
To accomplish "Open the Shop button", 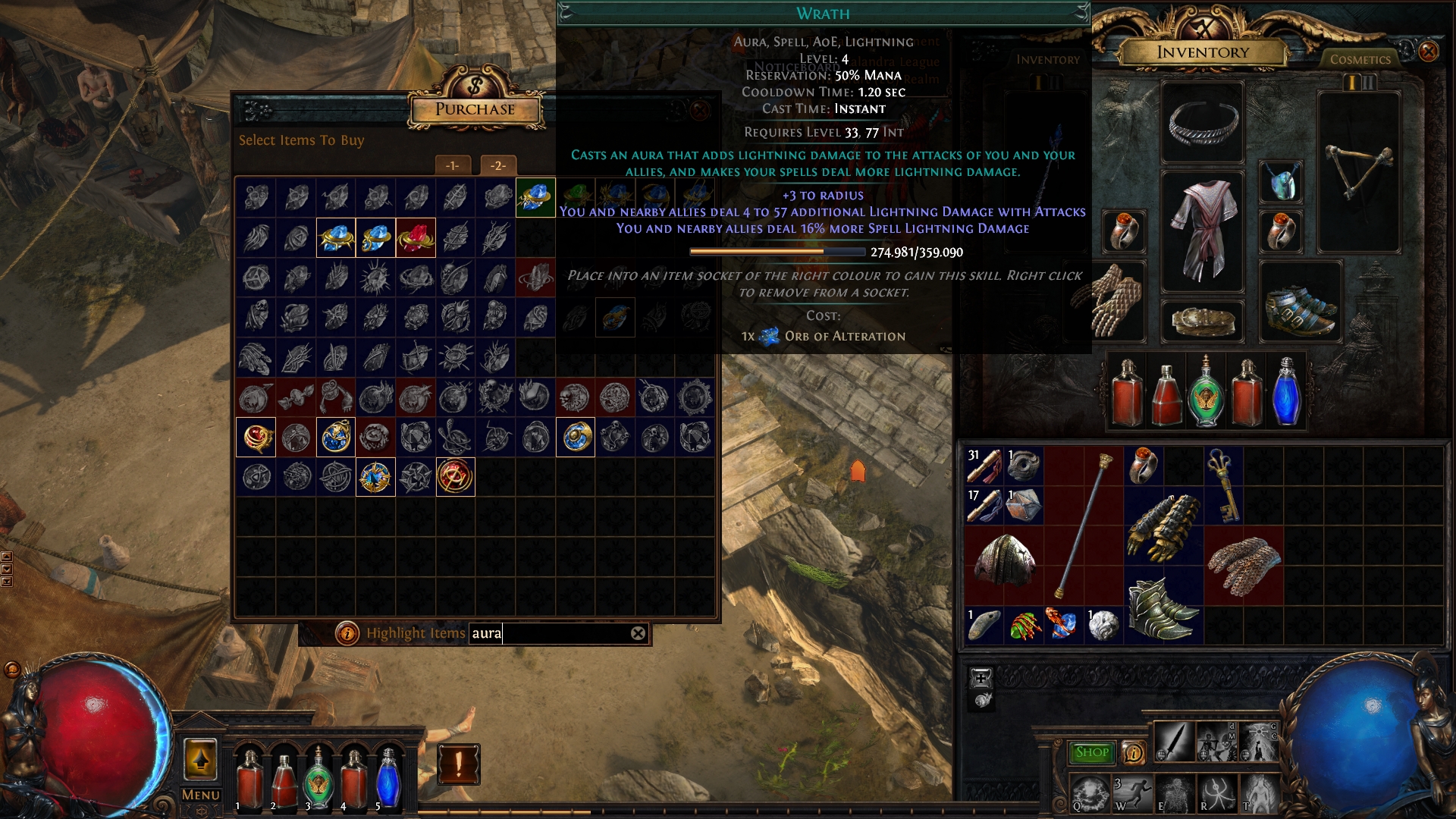I will 1091,752.
